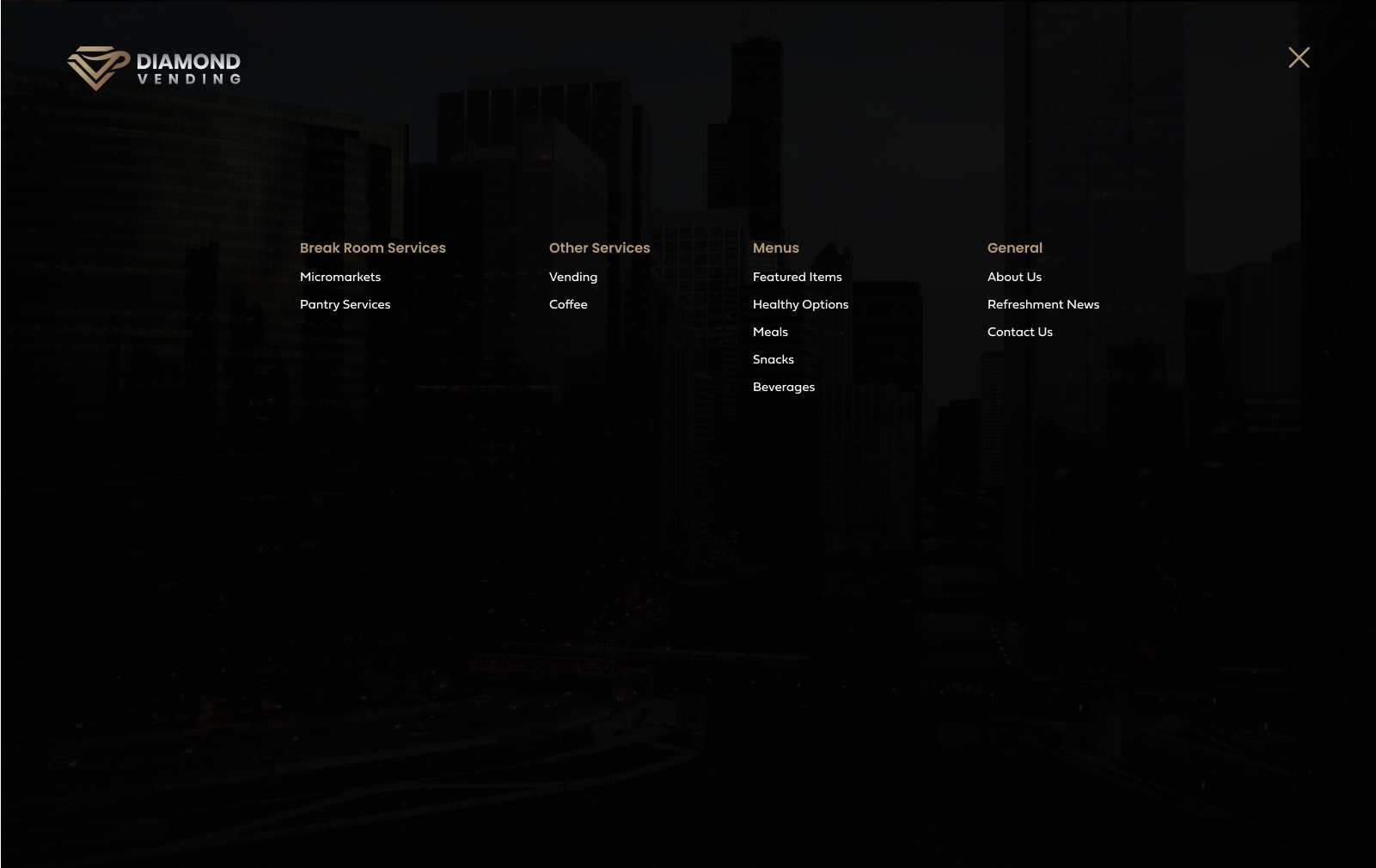This screenshot has width=1376, height=868.
Task: Close the full-screen navigation menu
Action: [1299, 58]
